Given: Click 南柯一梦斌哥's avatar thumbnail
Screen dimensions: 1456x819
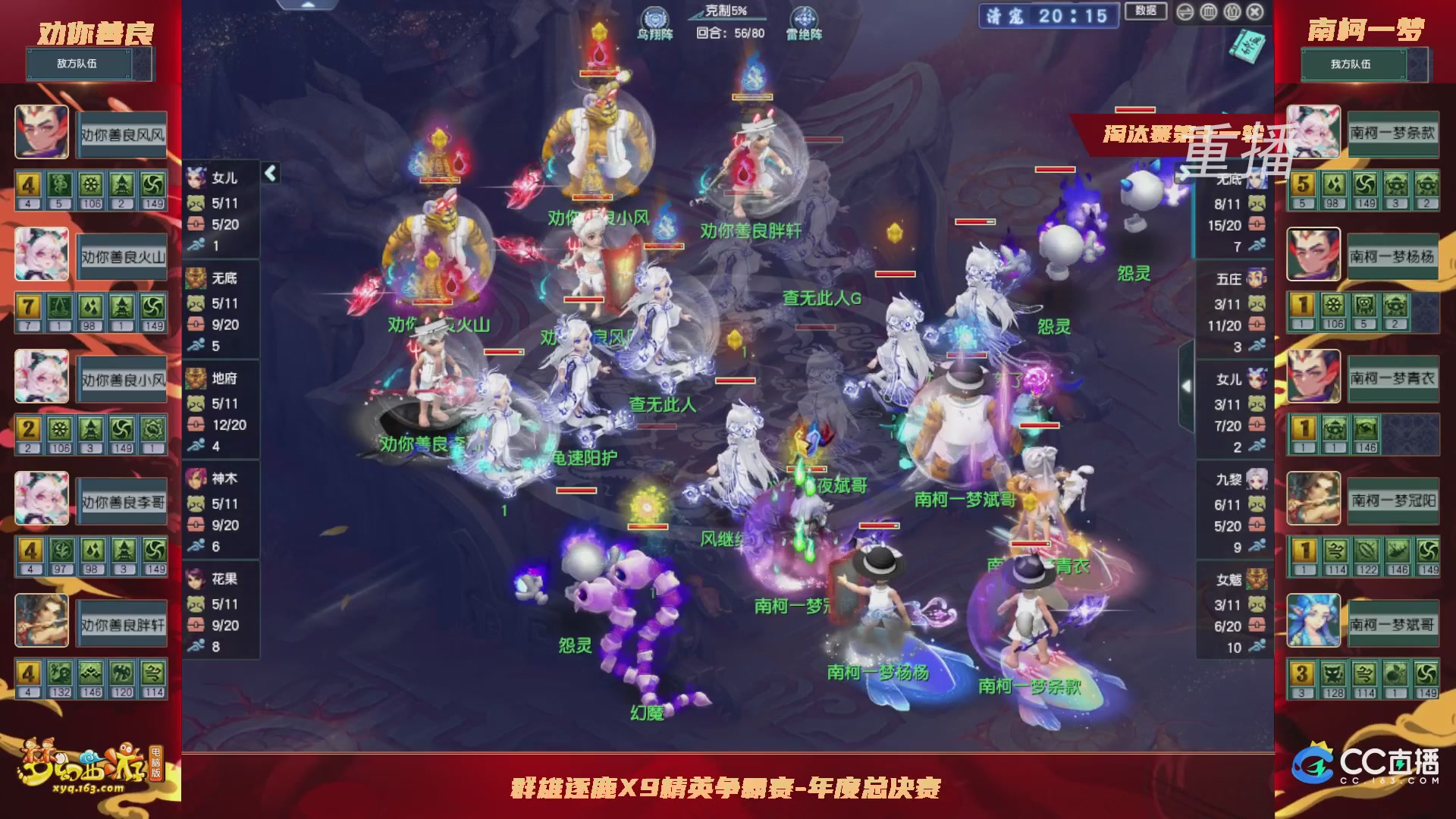Looking at the screenshot, I should (1313, 620).
